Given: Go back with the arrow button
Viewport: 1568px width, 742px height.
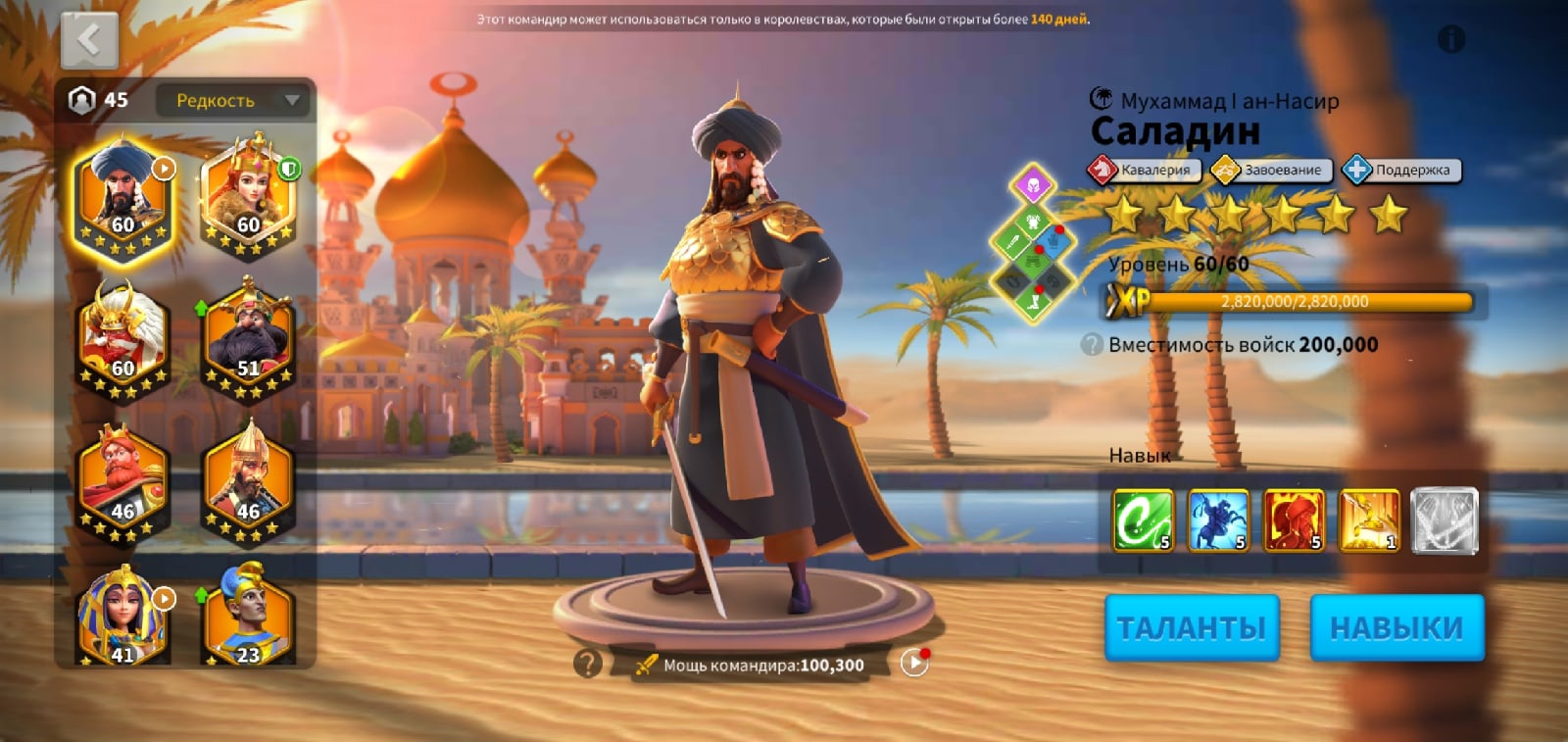Looking at the screenshot, I should coord(89,41).
